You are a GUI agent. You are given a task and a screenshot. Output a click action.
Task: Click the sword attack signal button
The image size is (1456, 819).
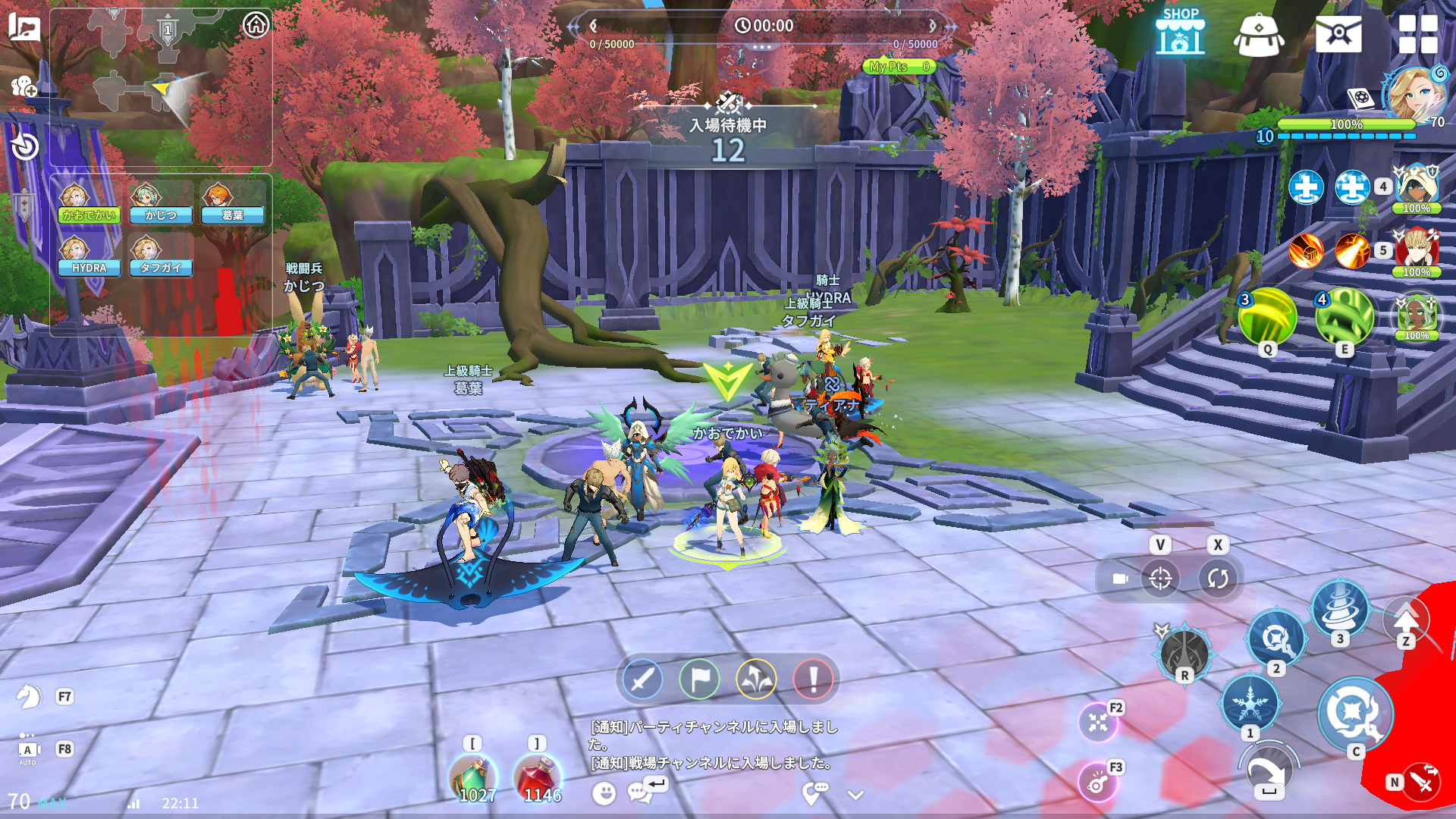click(x=642, y=679)
